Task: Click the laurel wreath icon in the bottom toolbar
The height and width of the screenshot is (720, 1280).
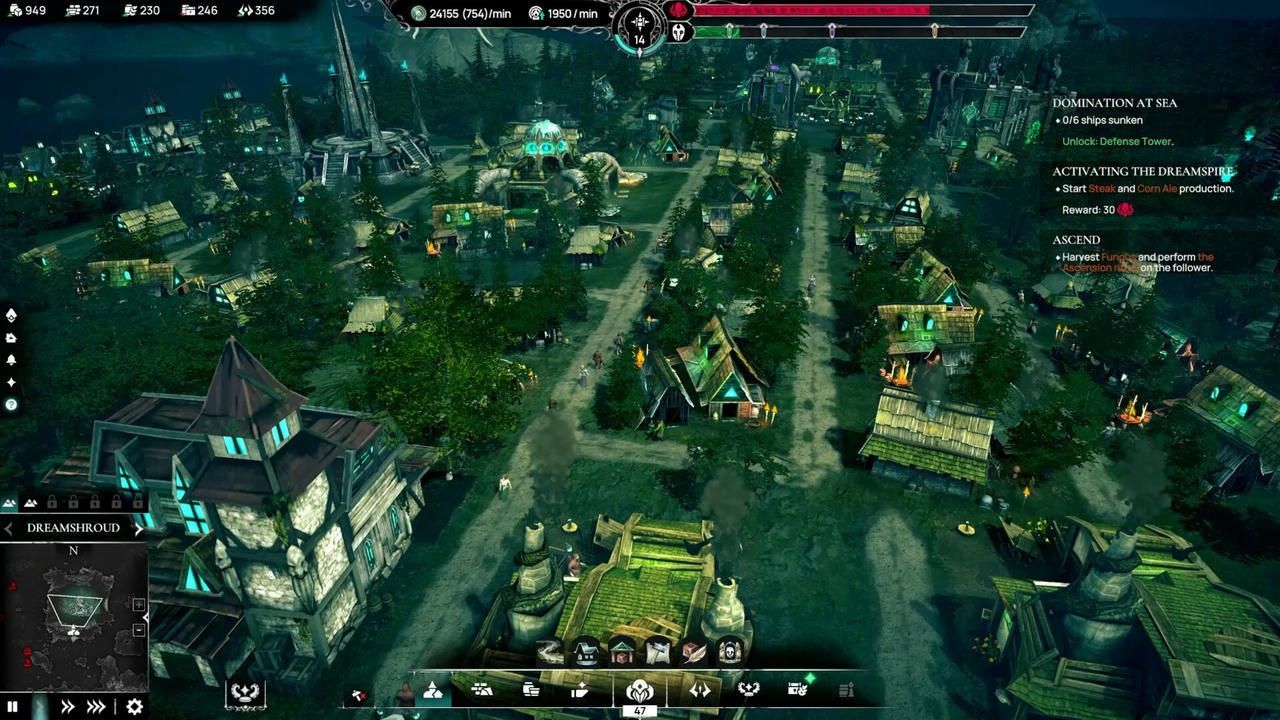Action: click(x=749, y=690)
